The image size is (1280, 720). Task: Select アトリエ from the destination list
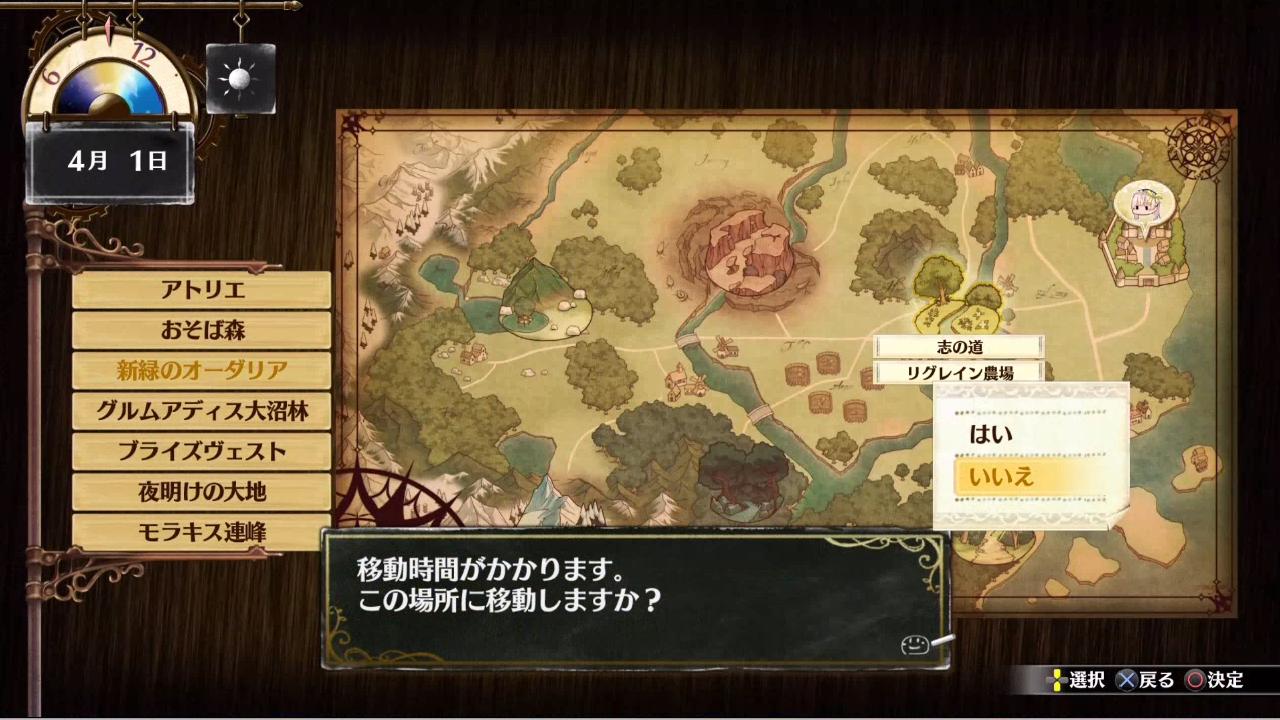coord(202,290)
